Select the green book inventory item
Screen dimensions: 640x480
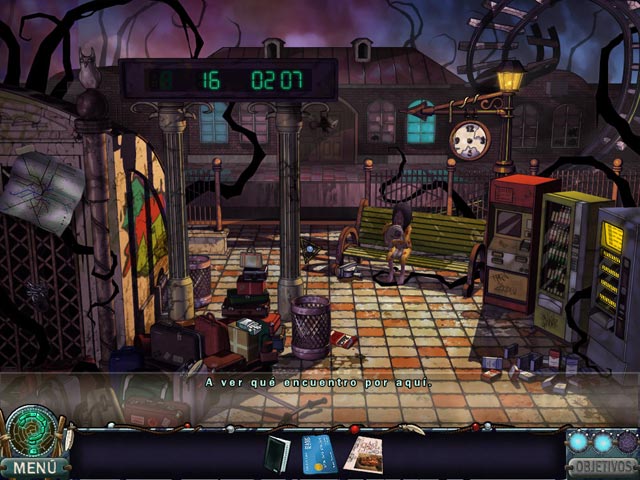point(276,453)
